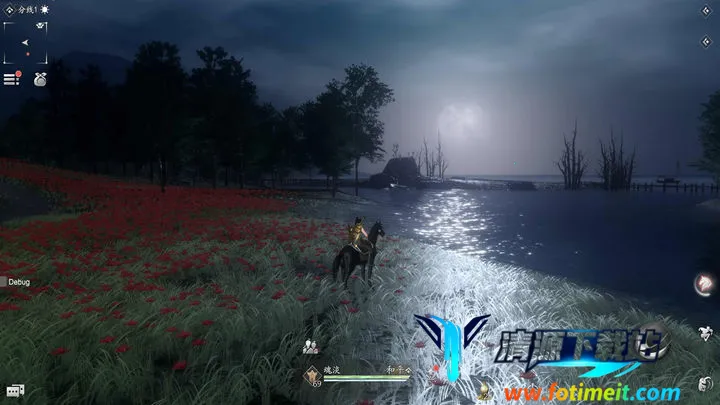Open the team members icon above player name

coord(310,346)
